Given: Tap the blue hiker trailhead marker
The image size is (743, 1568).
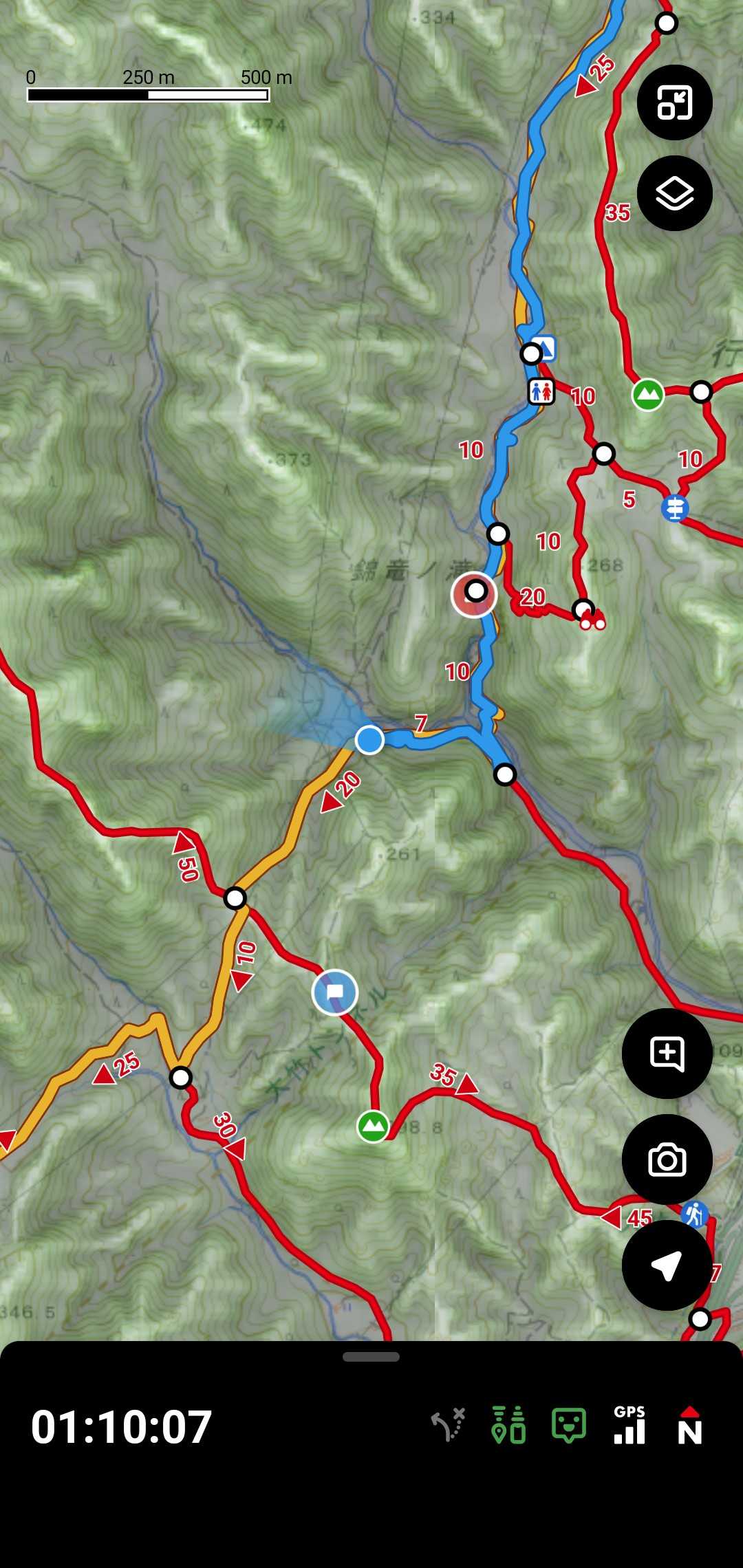Looking at the screenshot, I should click(x=694, y=1215).
